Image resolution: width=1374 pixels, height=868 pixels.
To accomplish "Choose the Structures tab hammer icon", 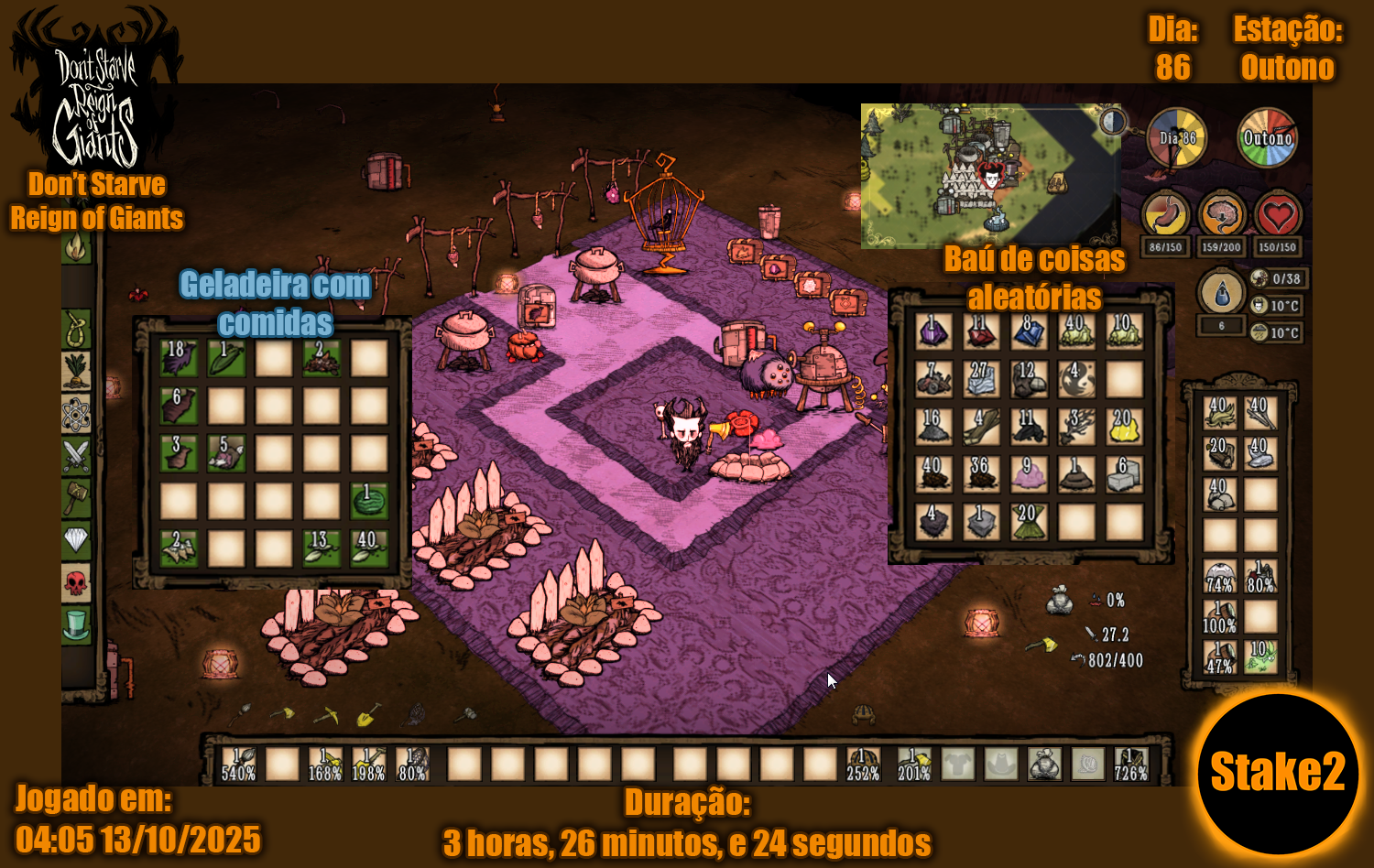I will point(76,497).
